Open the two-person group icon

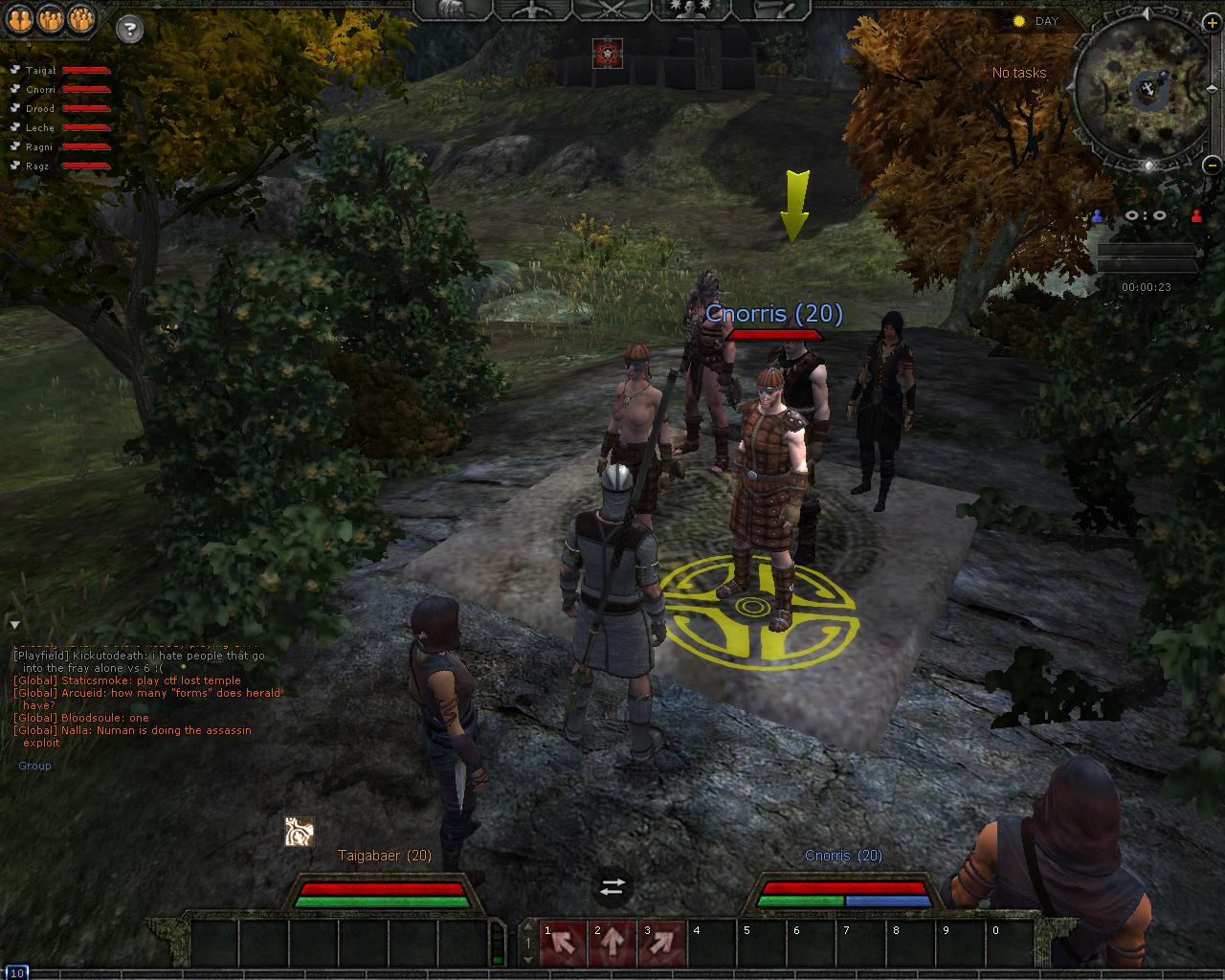click(22, 19)
